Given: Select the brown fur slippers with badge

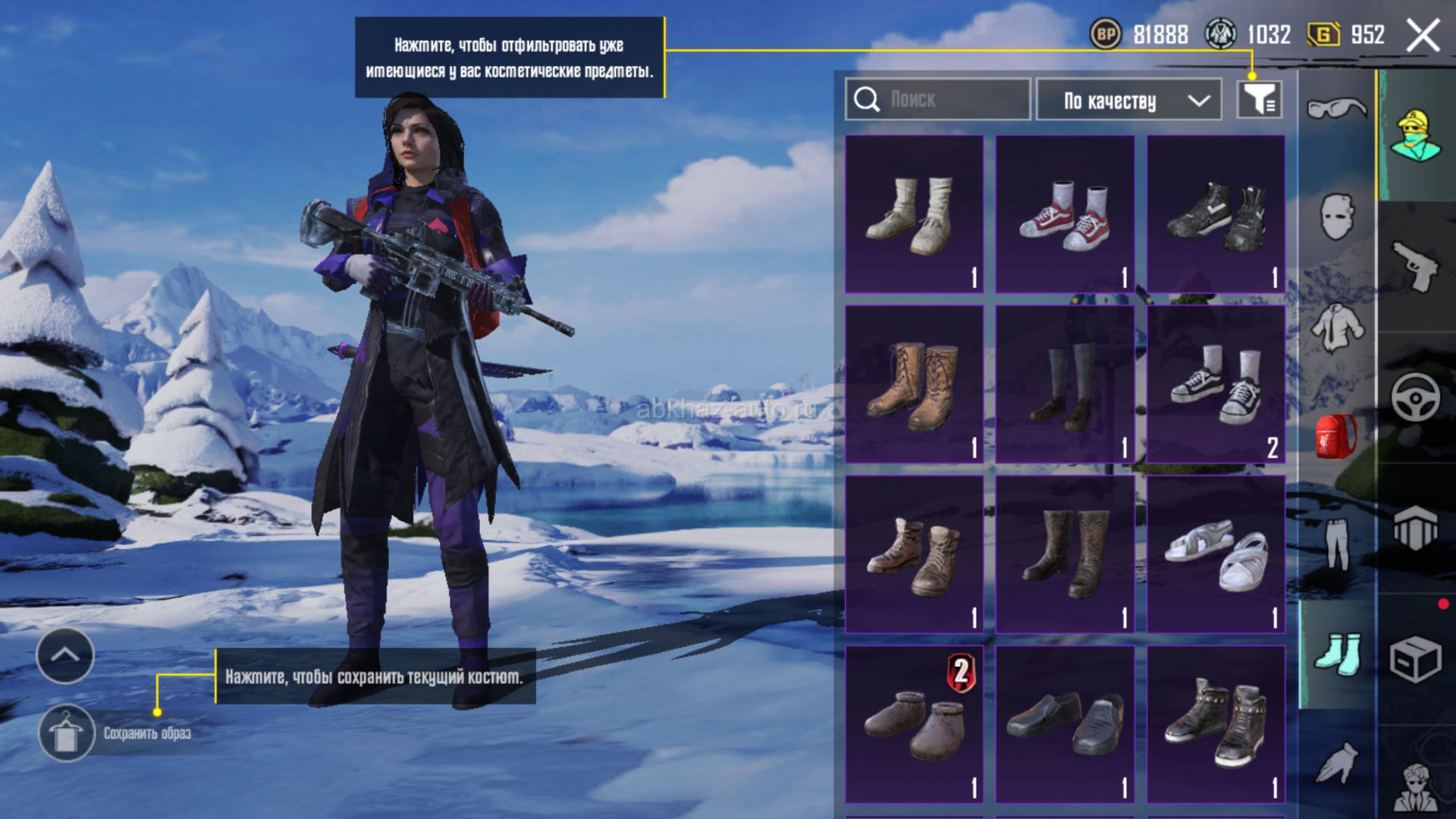Looking at the screenshot, I should pyautogui.click(x=914, y=724).
